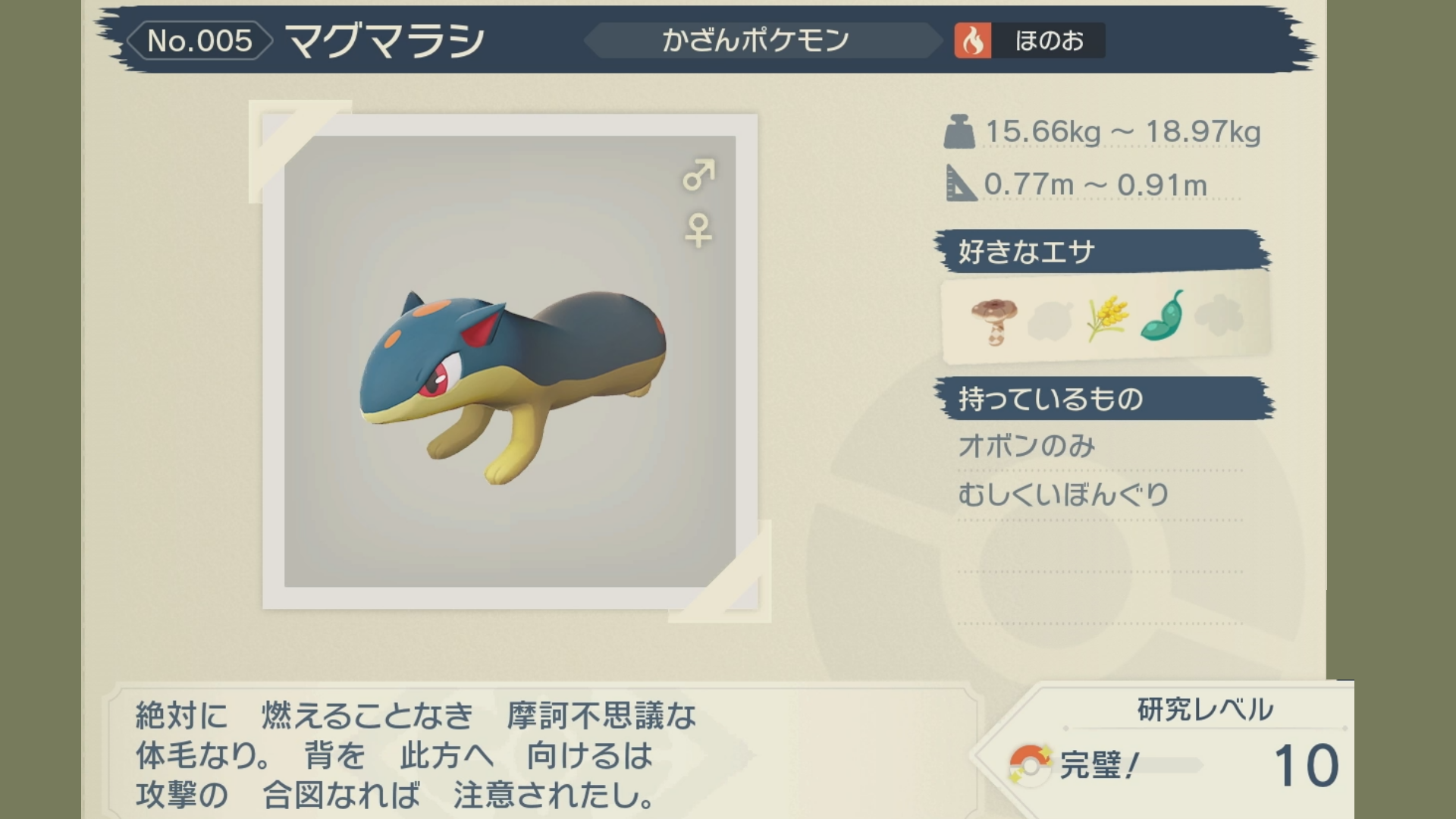Click the yellow grain food icon
1456x819 pixels.
(1106, 318)
